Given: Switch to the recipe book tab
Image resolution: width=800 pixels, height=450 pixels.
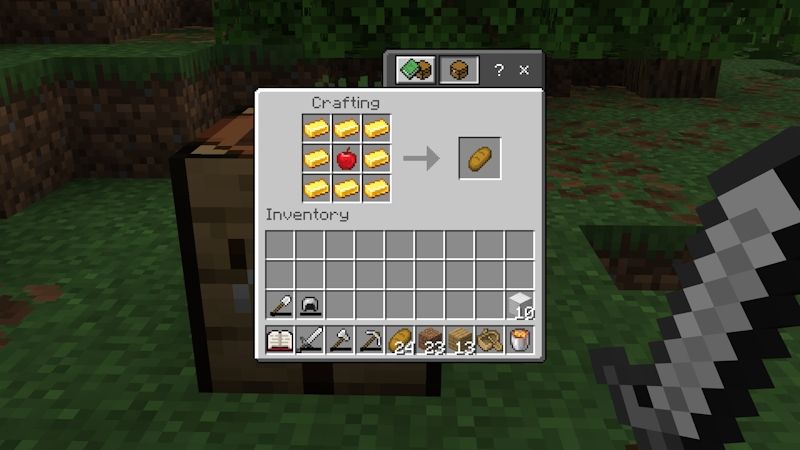Looking at the screenshot, I should coord(416,70).
